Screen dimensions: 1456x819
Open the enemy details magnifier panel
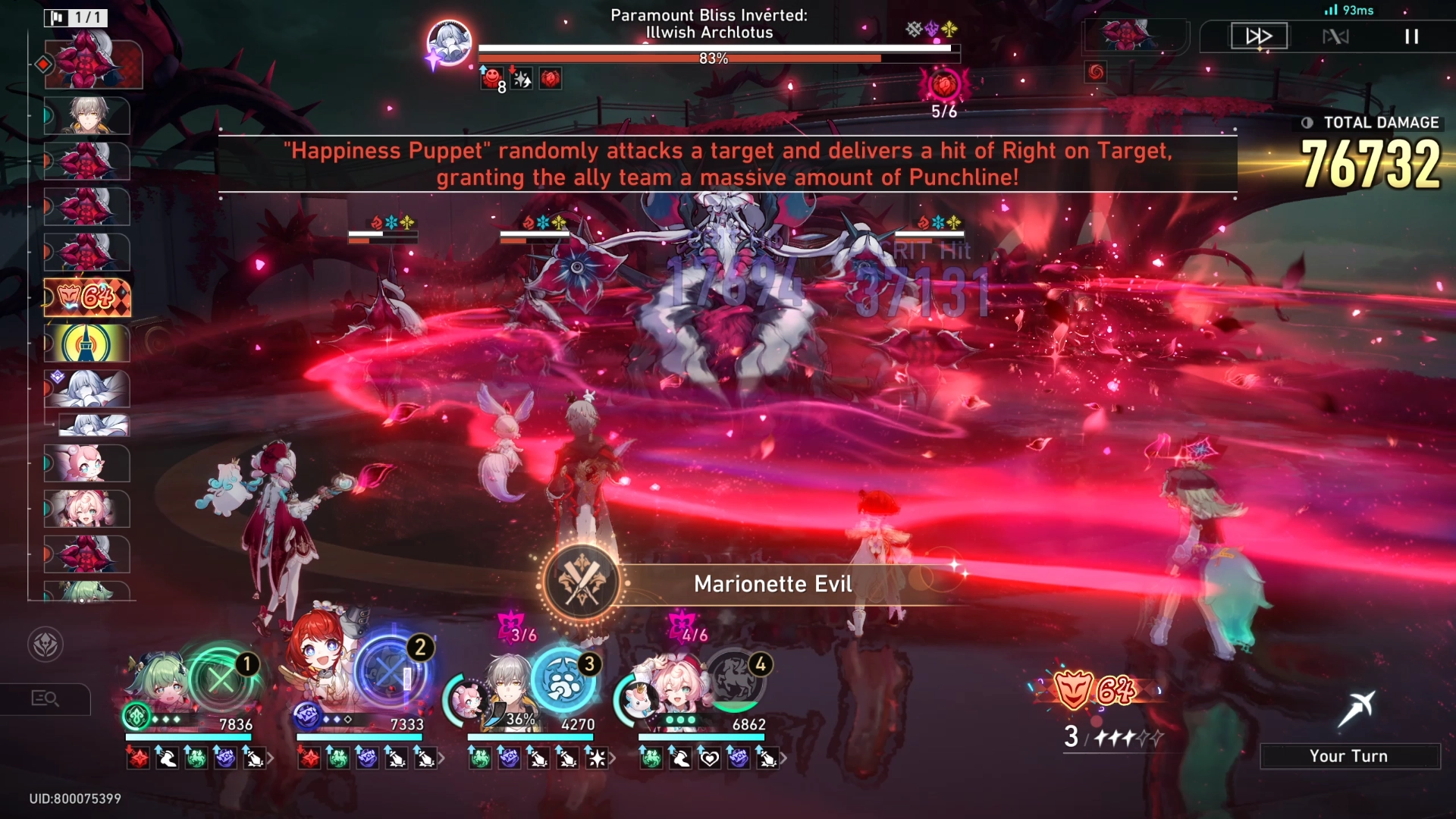tap(45, 699)
